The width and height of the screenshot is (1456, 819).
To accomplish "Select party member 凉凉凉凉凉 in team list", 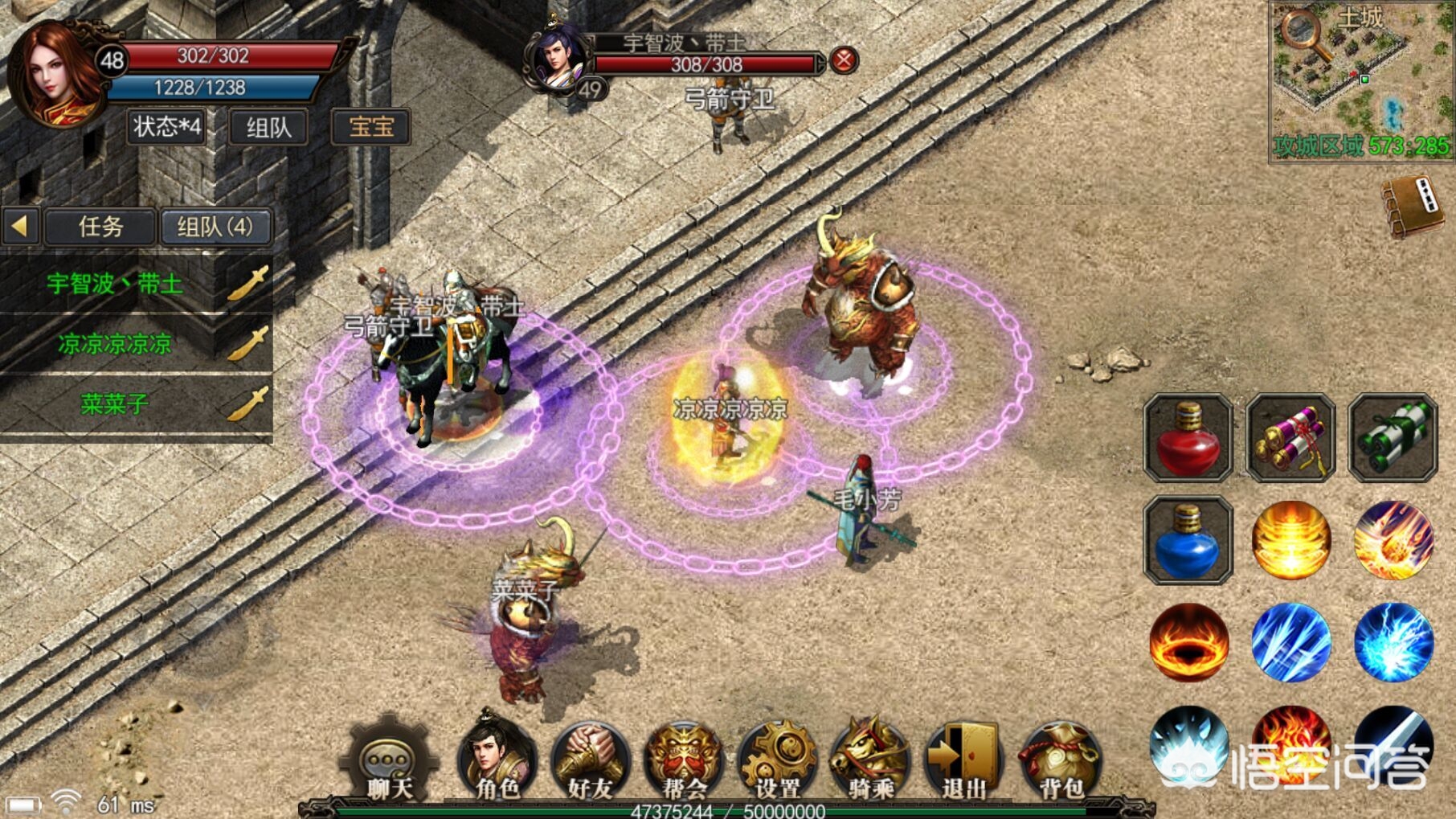I will (x=115, y=344).
